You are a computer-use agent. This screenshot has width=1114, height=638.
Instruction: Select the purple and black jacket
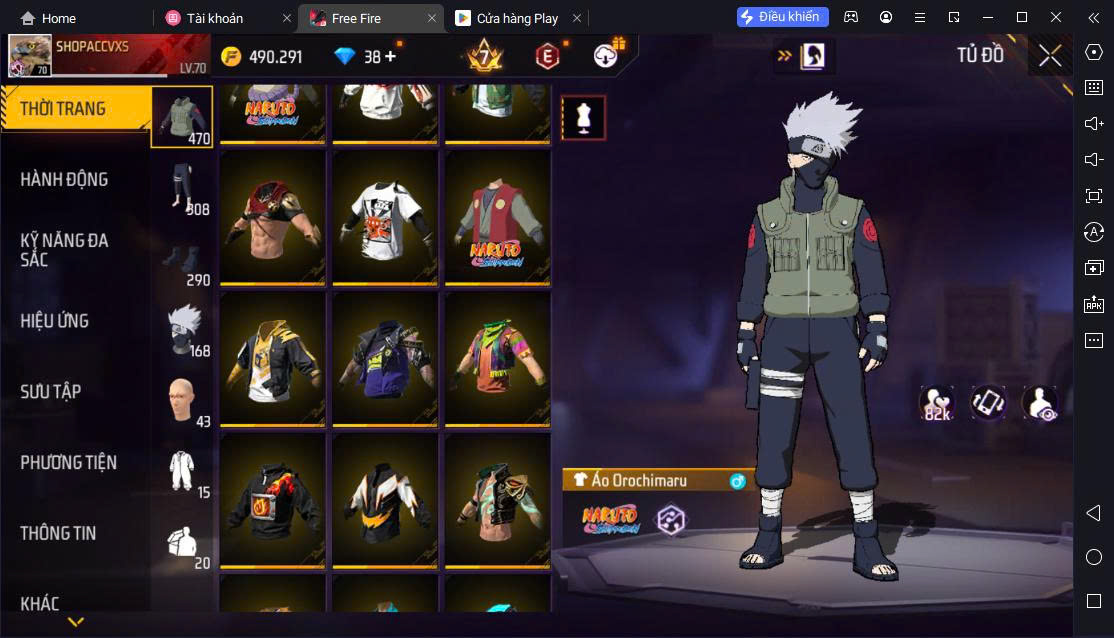click(385, 359)
